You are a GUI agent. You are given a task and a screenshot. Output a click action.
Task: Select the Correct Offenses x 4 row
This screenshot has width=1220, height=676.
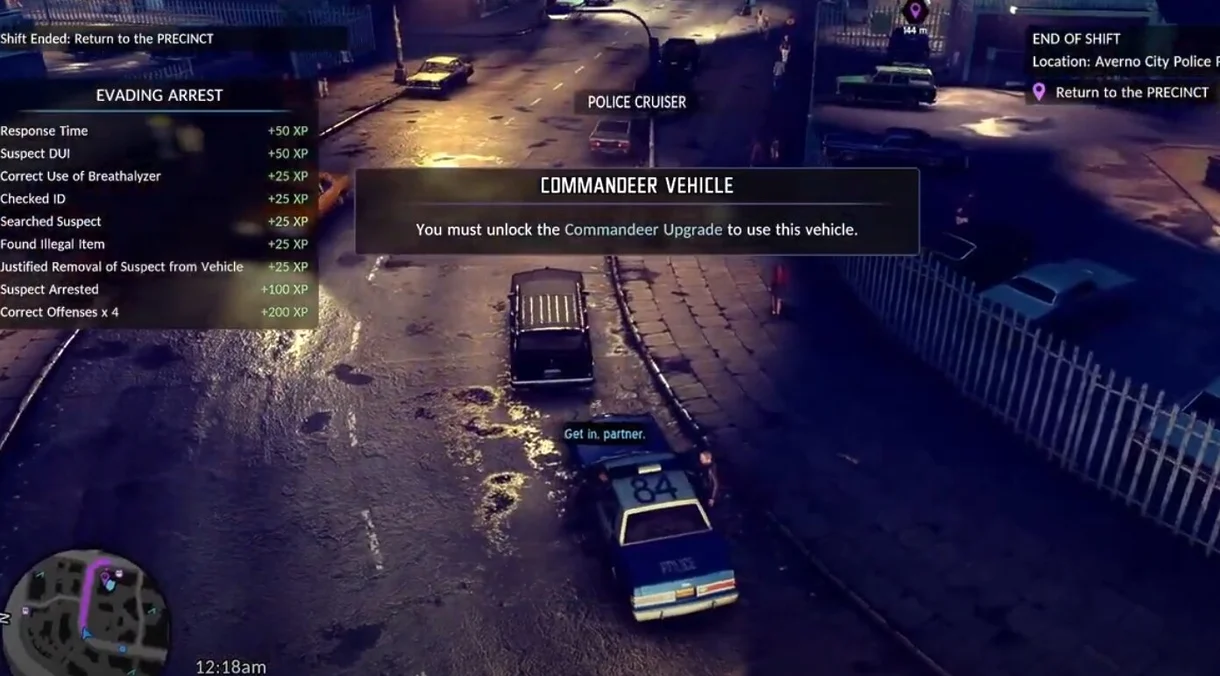[154, 312]
